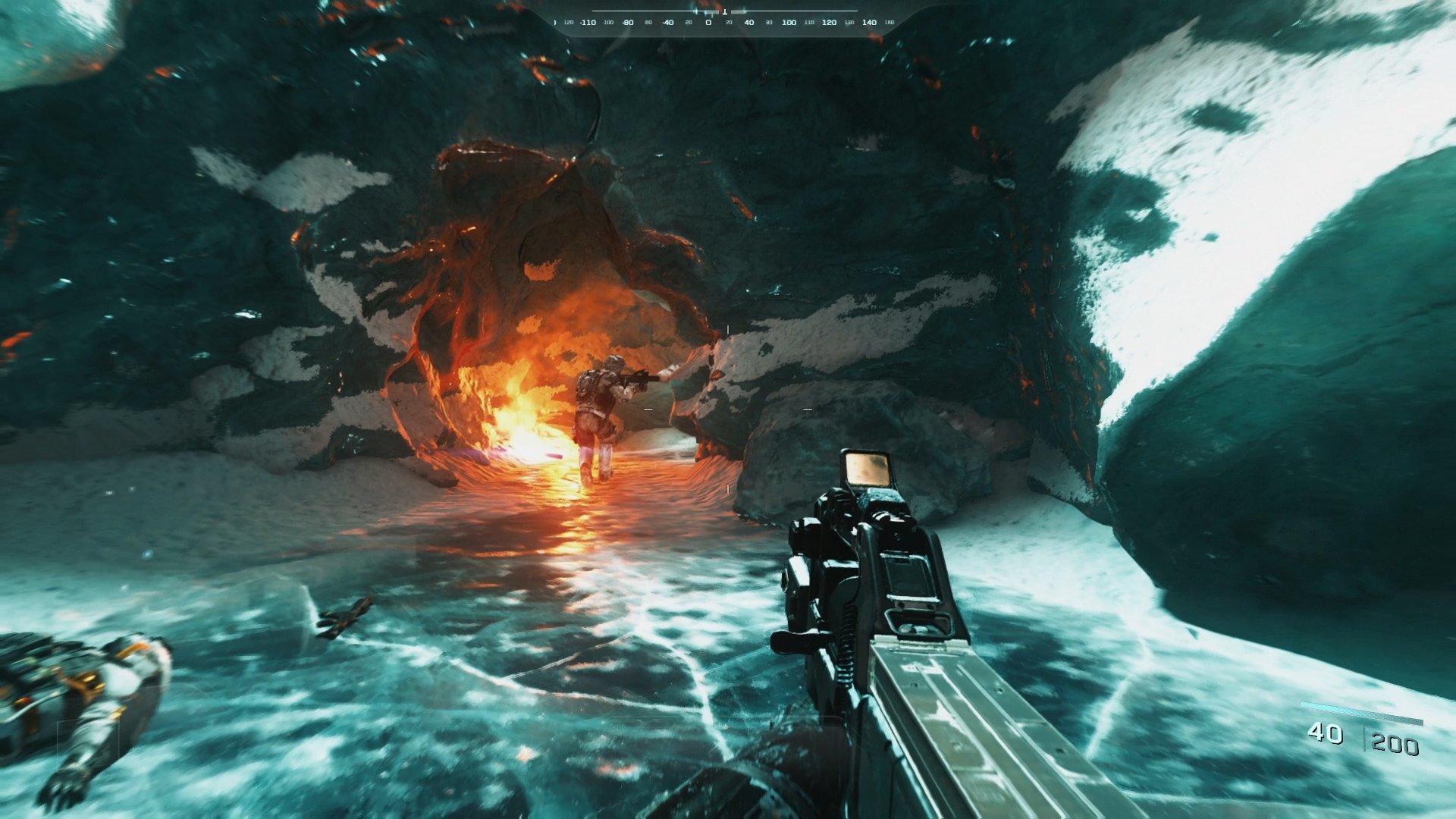Click the 0 bearing on the compass
1456x819 pixels.
708,23
